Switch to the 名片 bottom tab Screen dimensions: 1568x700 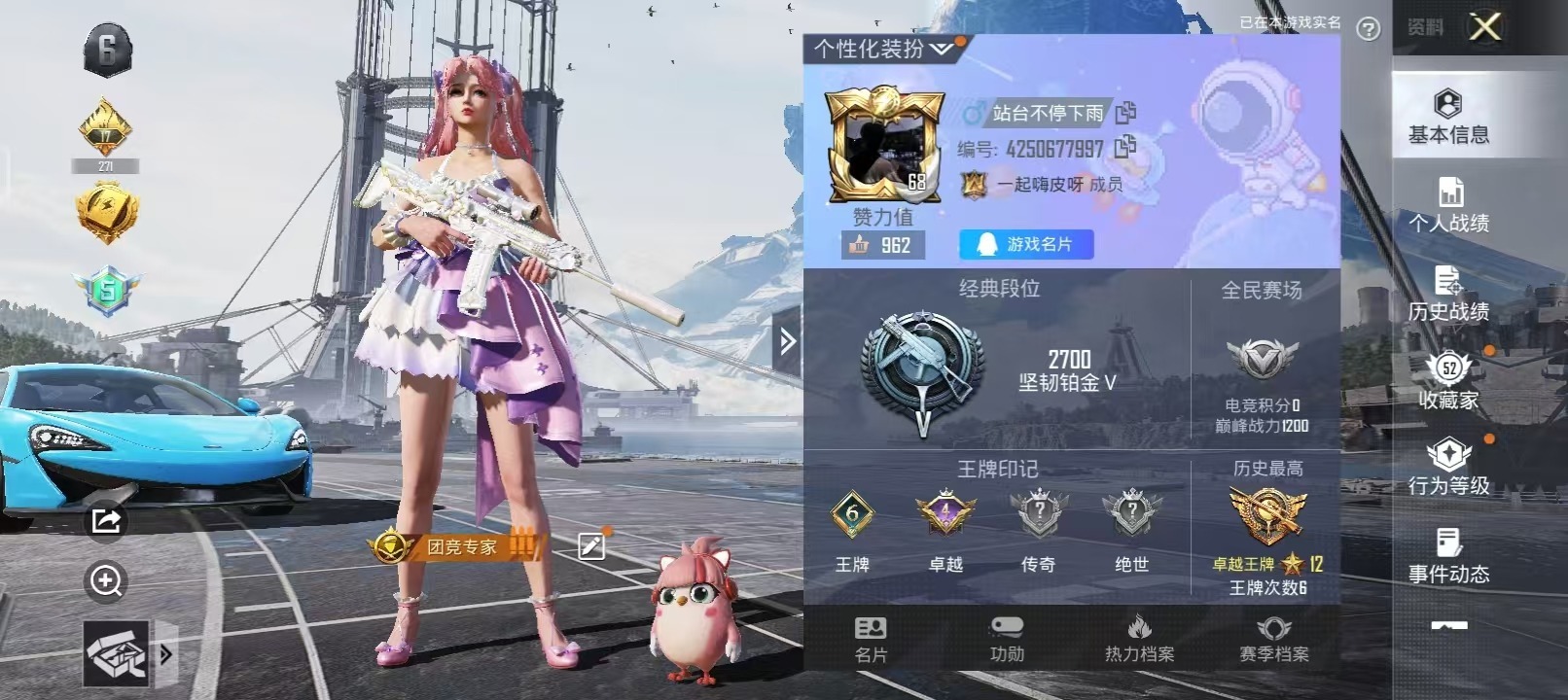pyautogui.click(x=871, y=639)
